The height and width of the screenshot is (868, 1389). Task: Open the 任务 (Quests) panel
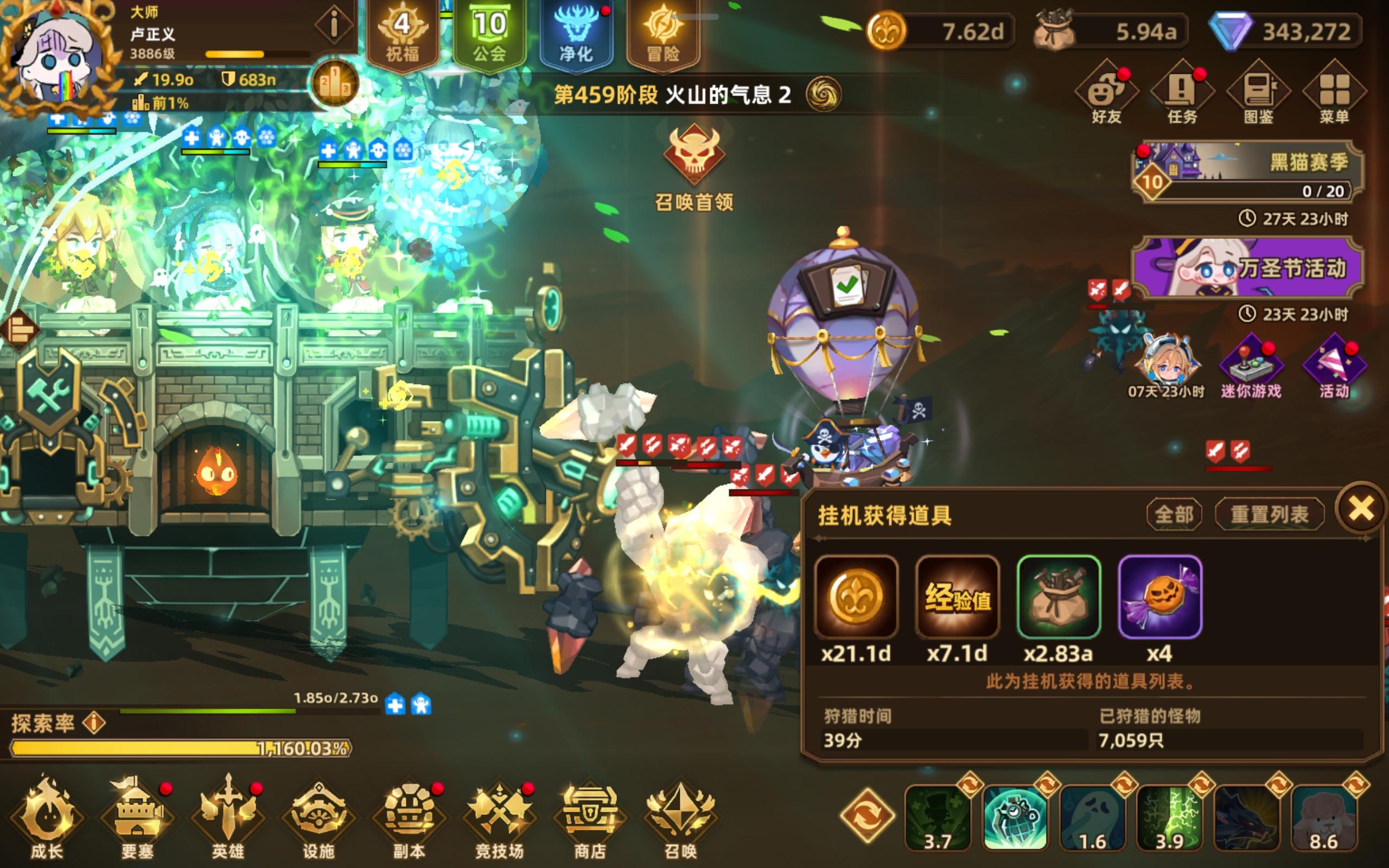[1182, 92]
